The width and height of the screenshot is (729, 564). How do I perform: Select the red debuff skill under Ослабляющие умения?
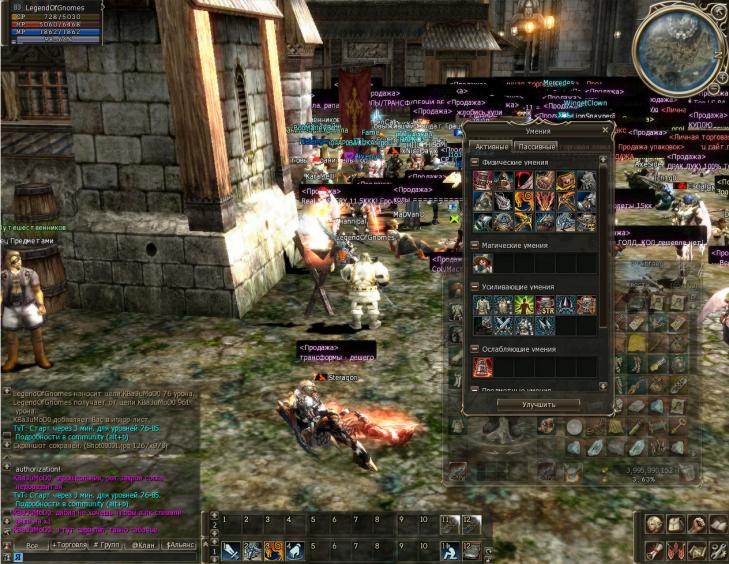pos(483,367)
